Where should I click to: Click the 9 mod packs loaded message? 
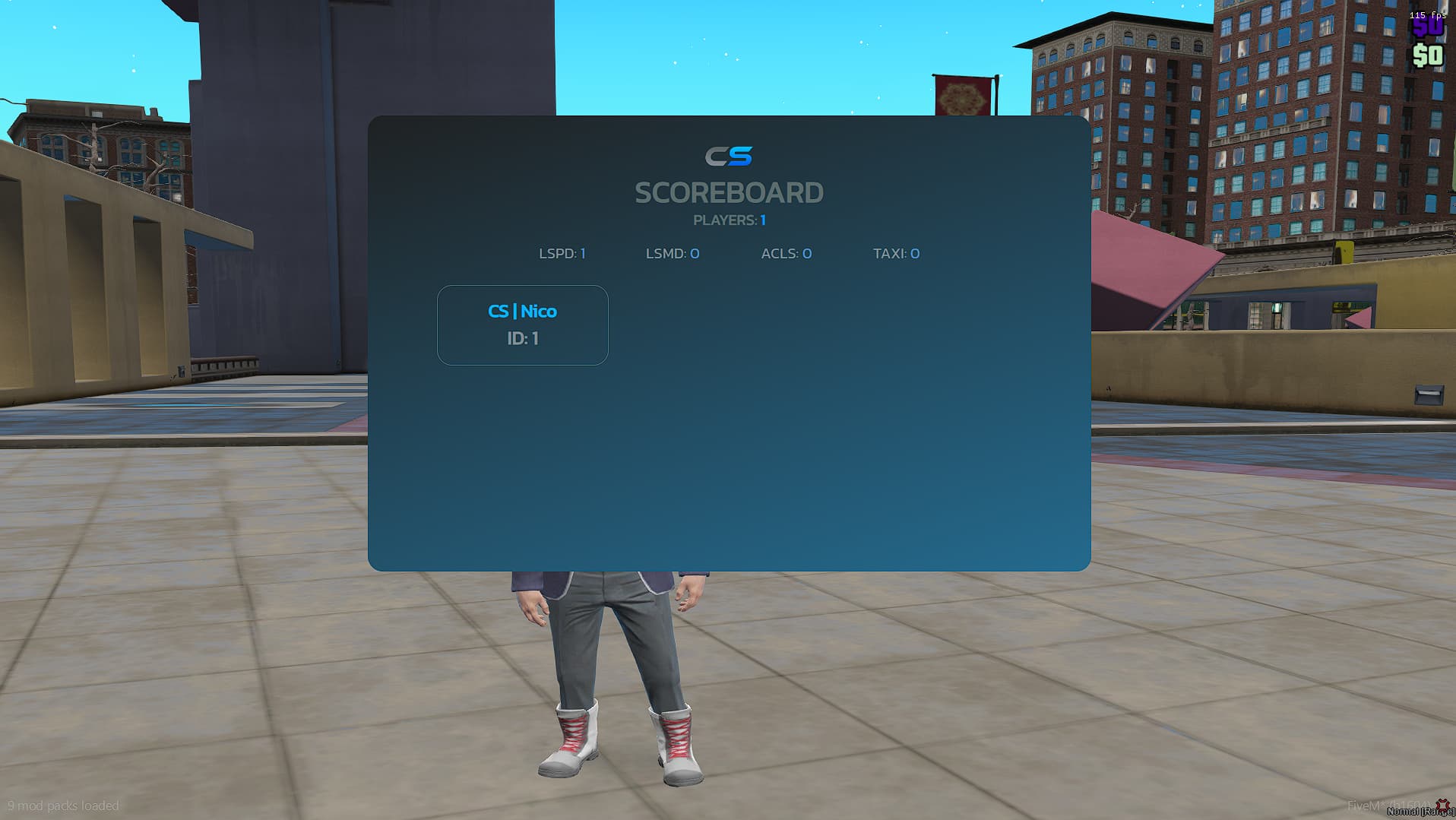tap(65, 805)
